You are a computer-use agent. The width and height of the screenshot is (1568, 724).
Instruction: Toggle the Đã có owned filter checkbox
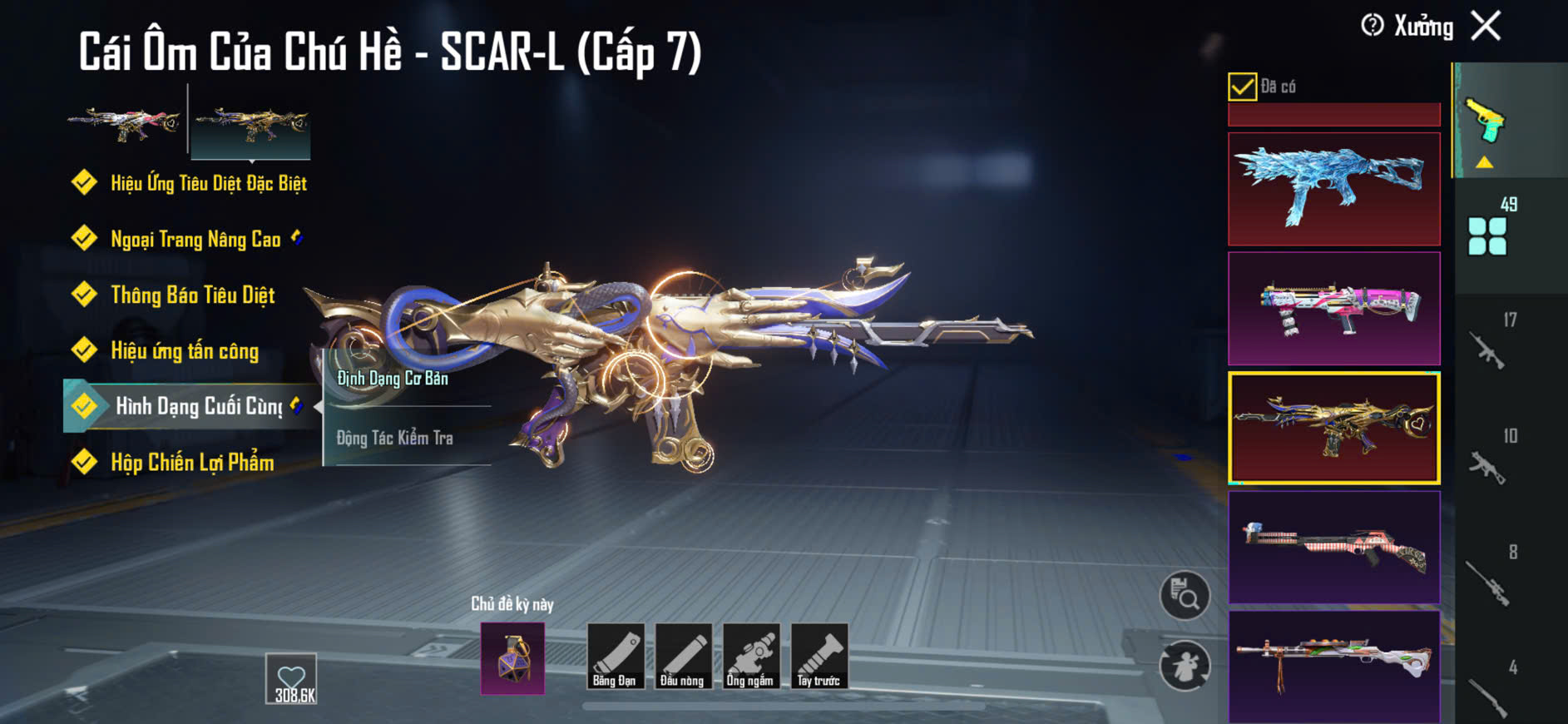pyautogui.click(x=1242, y=87)
